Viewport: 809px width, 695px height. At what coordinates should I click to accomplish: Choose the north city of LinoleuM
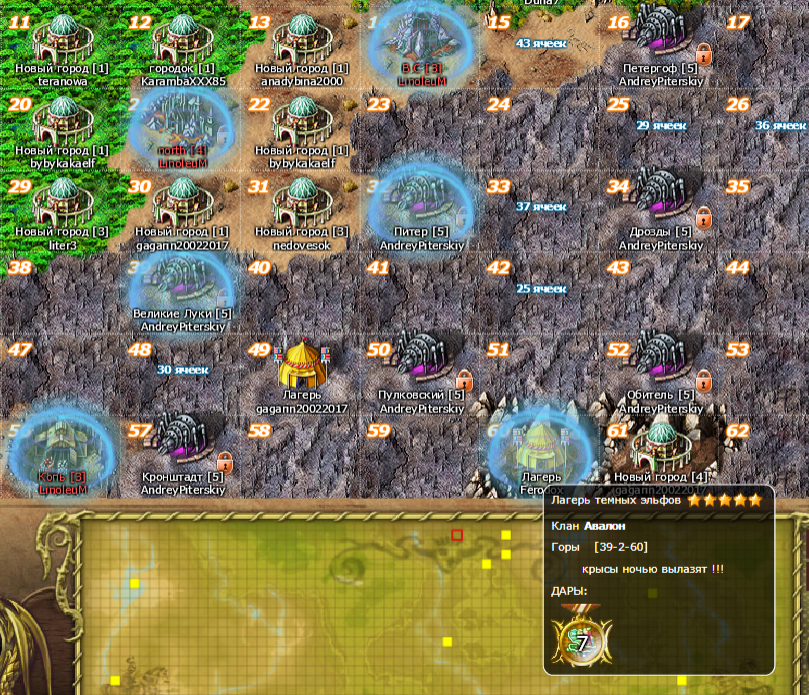click(182, 121)
